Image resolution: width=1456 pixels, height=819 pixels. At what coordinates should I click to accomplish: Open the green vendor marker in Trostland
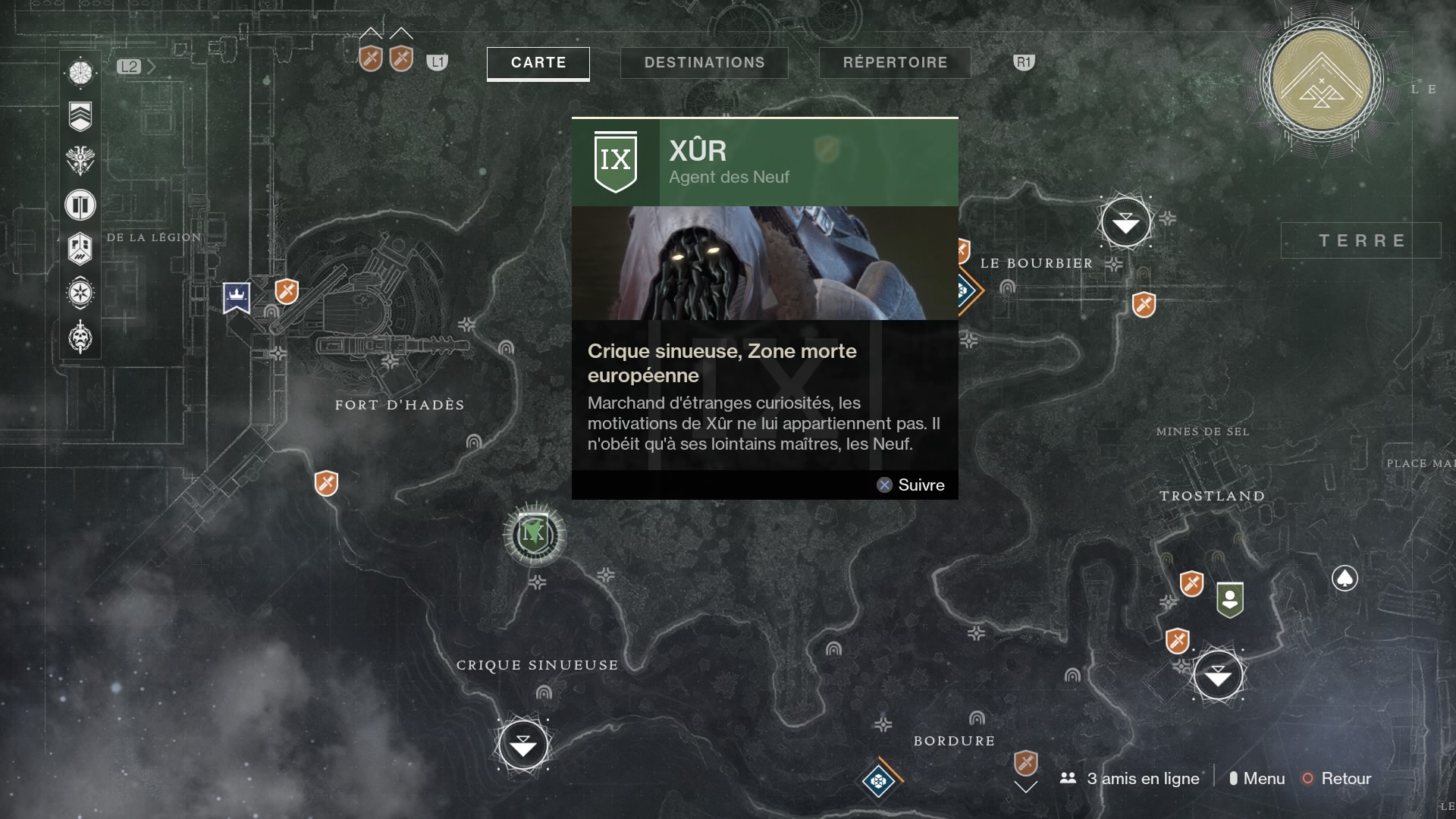(x=1229, y=599)
